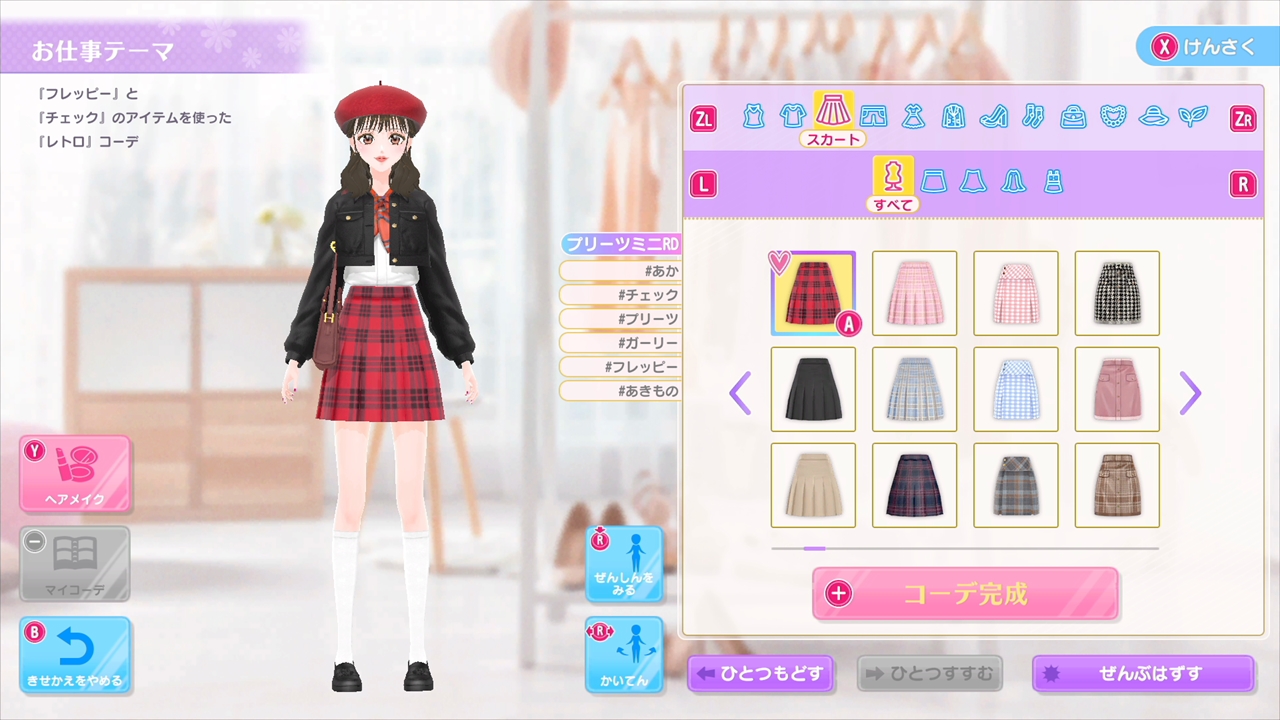Click the right arrow to view more skirts
Screen dimensions: 1280x720
point(1190,394)
